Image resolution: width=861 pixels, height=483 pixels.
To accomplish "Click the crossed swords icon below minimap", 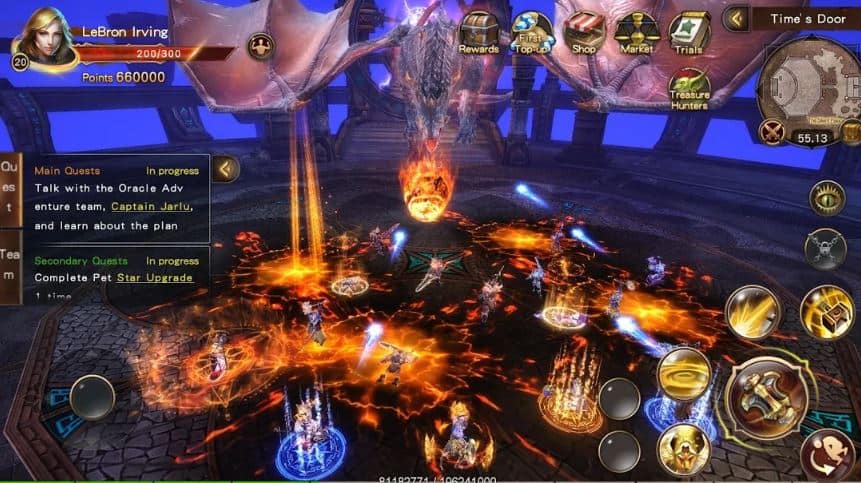I will coord(771,131).
